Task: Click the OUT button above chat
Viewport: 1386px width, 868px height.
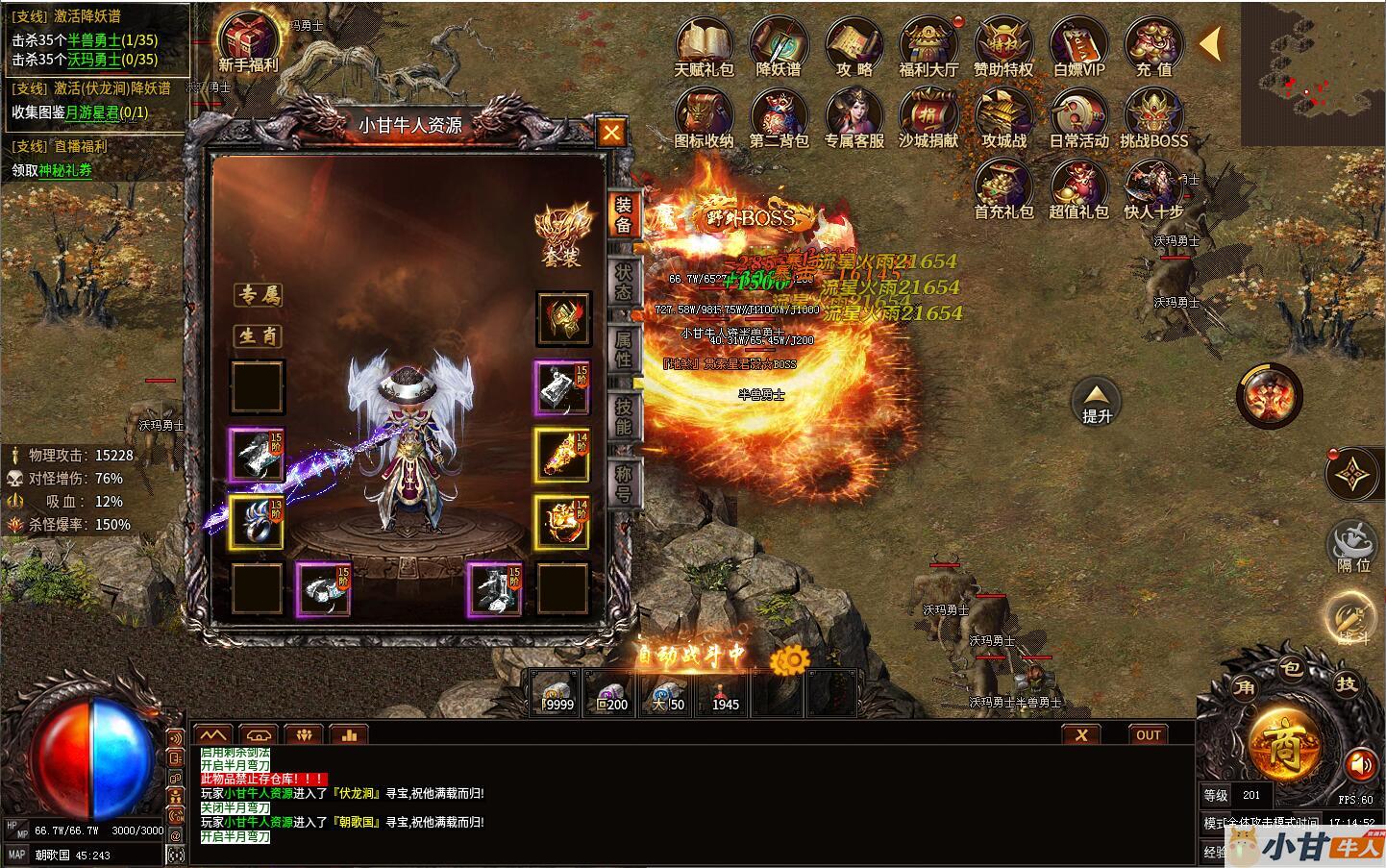Action: tap(1149, 735)
